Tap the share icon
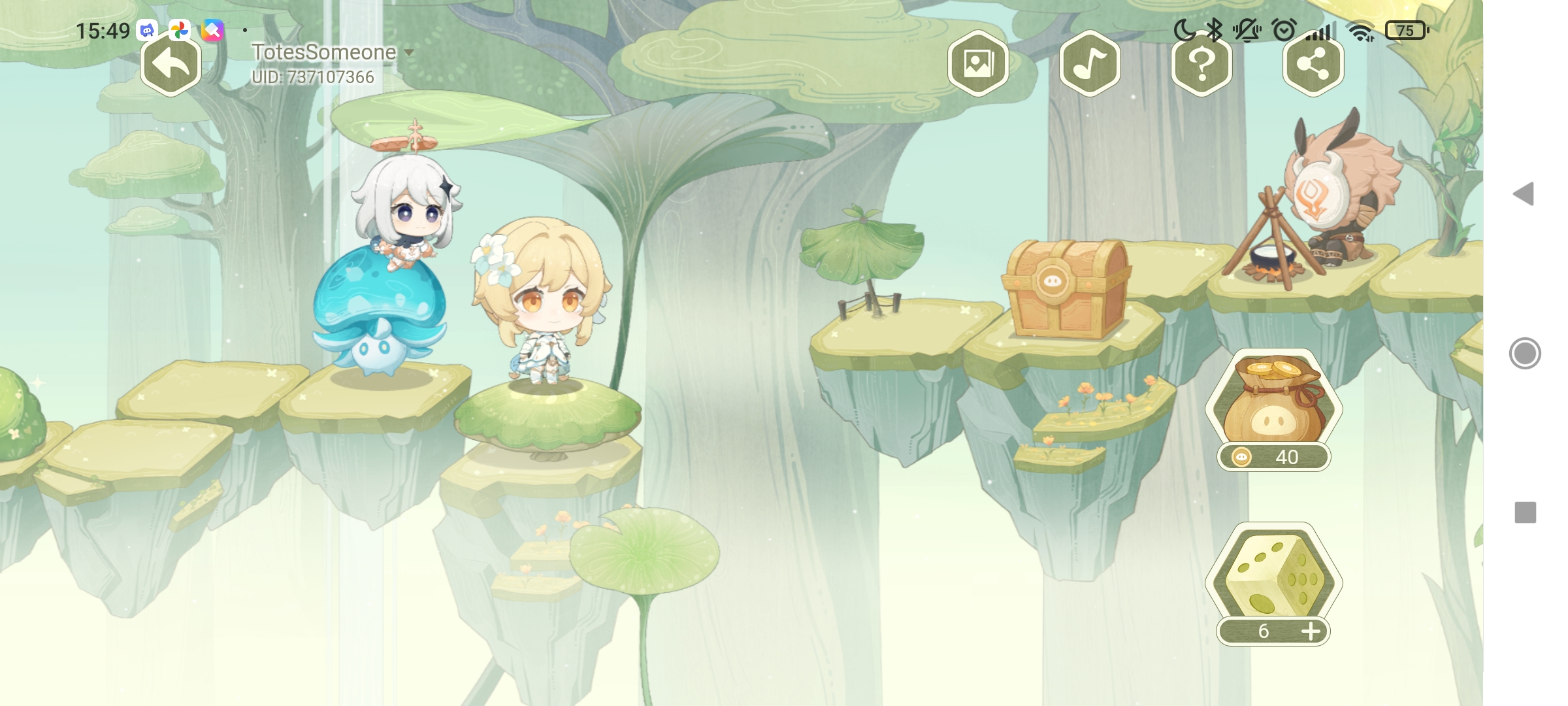This screenshot has width=1568, height=706. [1315, 65]
